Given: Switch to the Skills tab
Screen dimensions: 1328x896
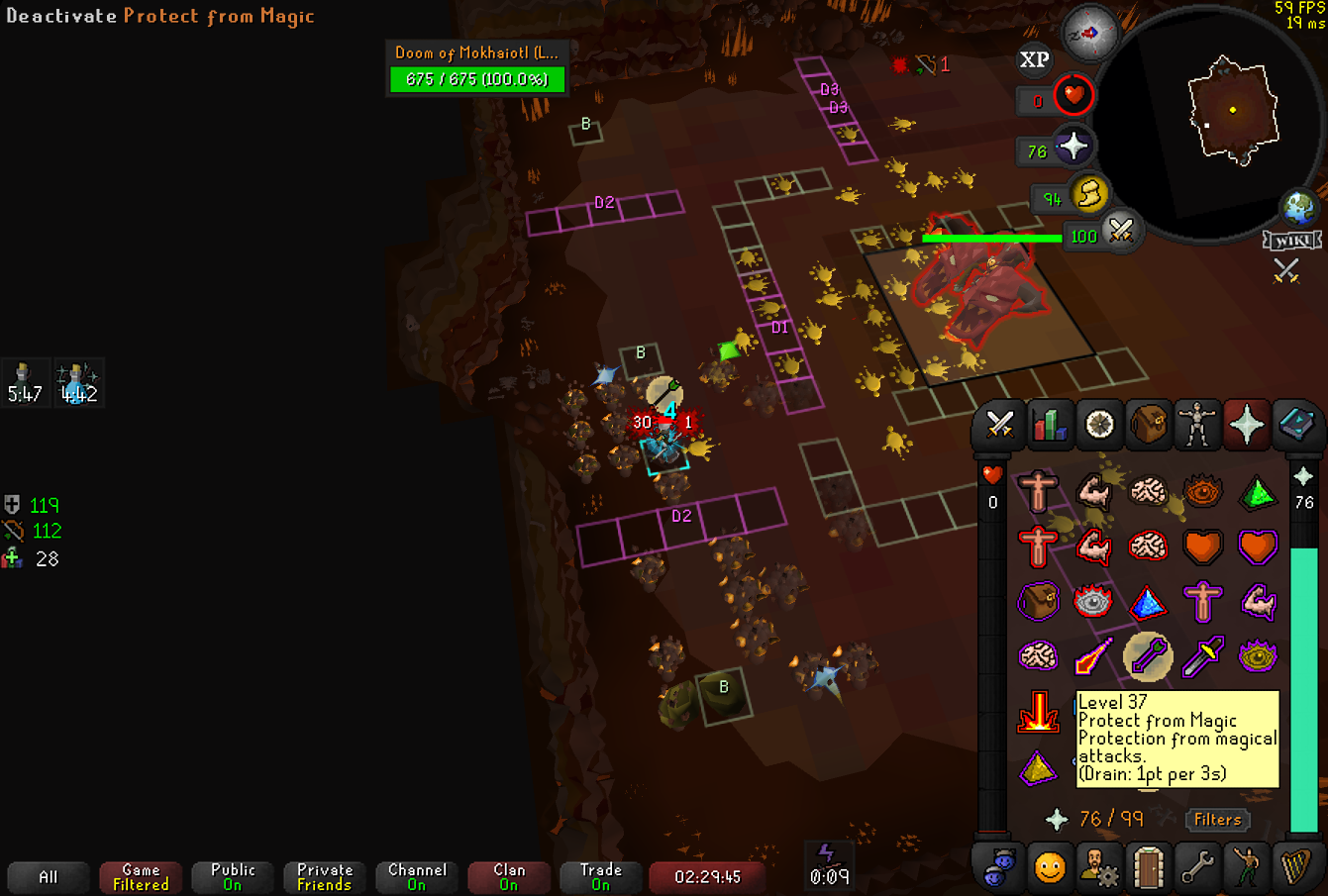Looking at the screenshot, I should (1049, 425).
